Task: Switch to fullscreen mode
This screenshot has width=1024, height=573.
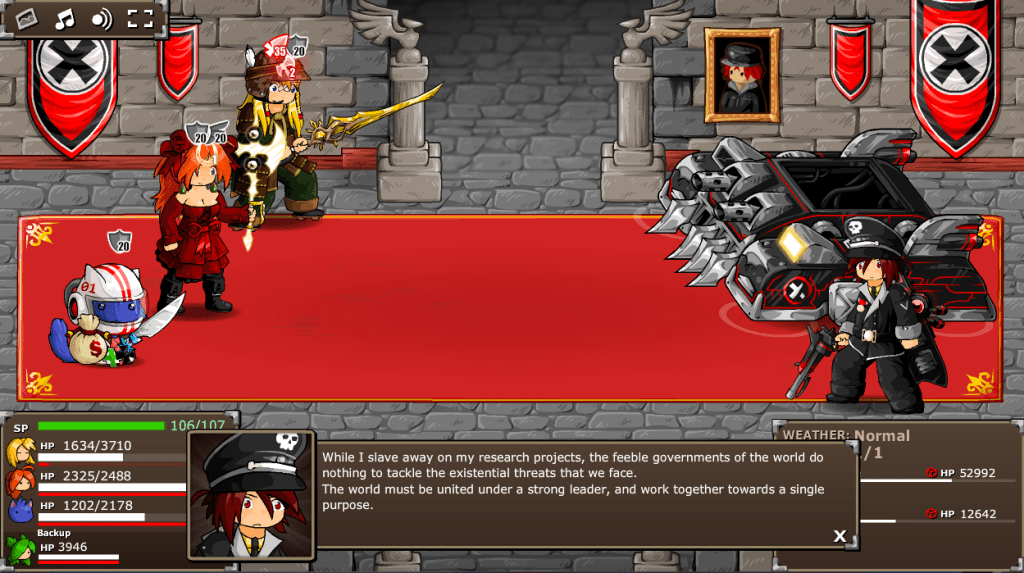Action: tap(140, 18)
